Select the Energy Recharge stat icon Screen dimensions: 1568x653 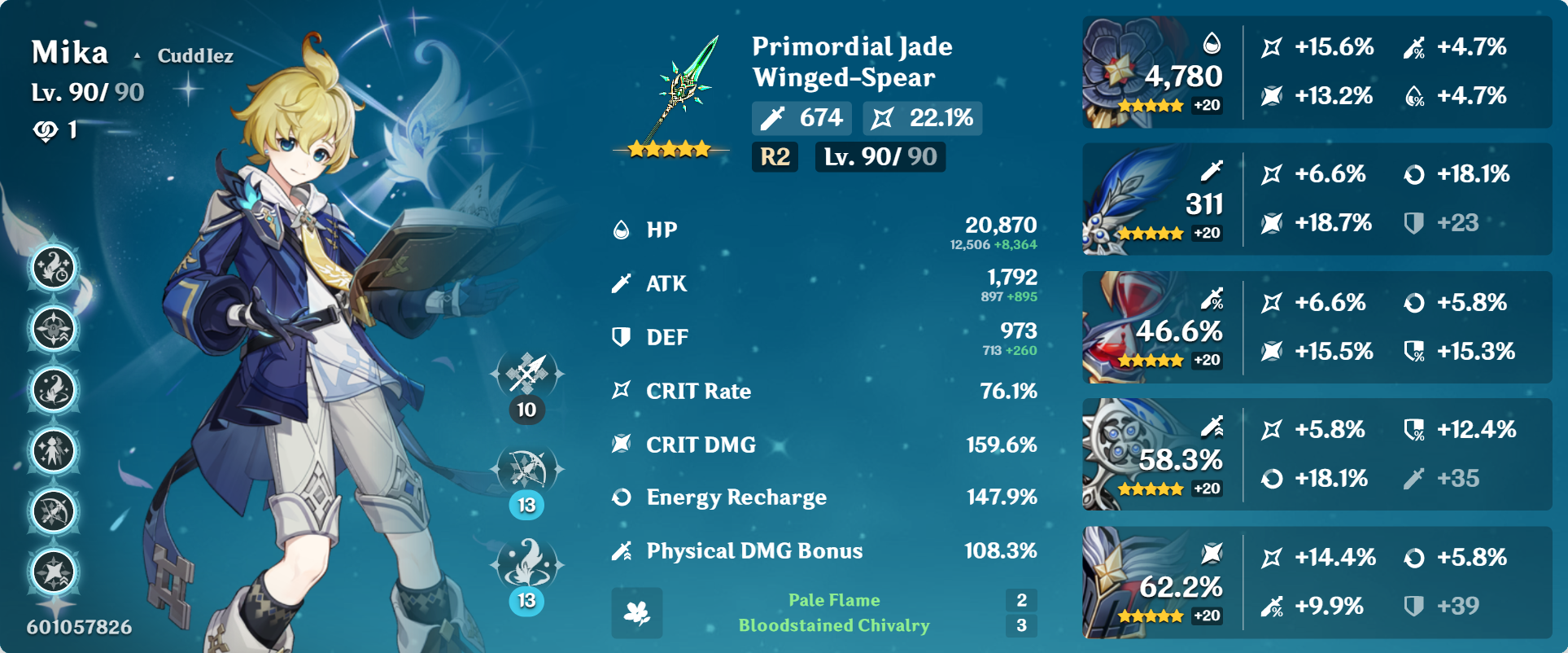point(621,497)
